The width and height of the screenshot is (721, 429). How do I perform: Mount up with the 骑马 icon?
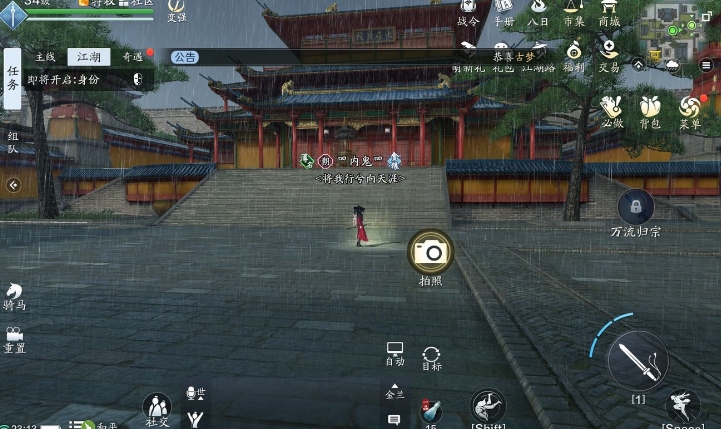coord(14,294)
